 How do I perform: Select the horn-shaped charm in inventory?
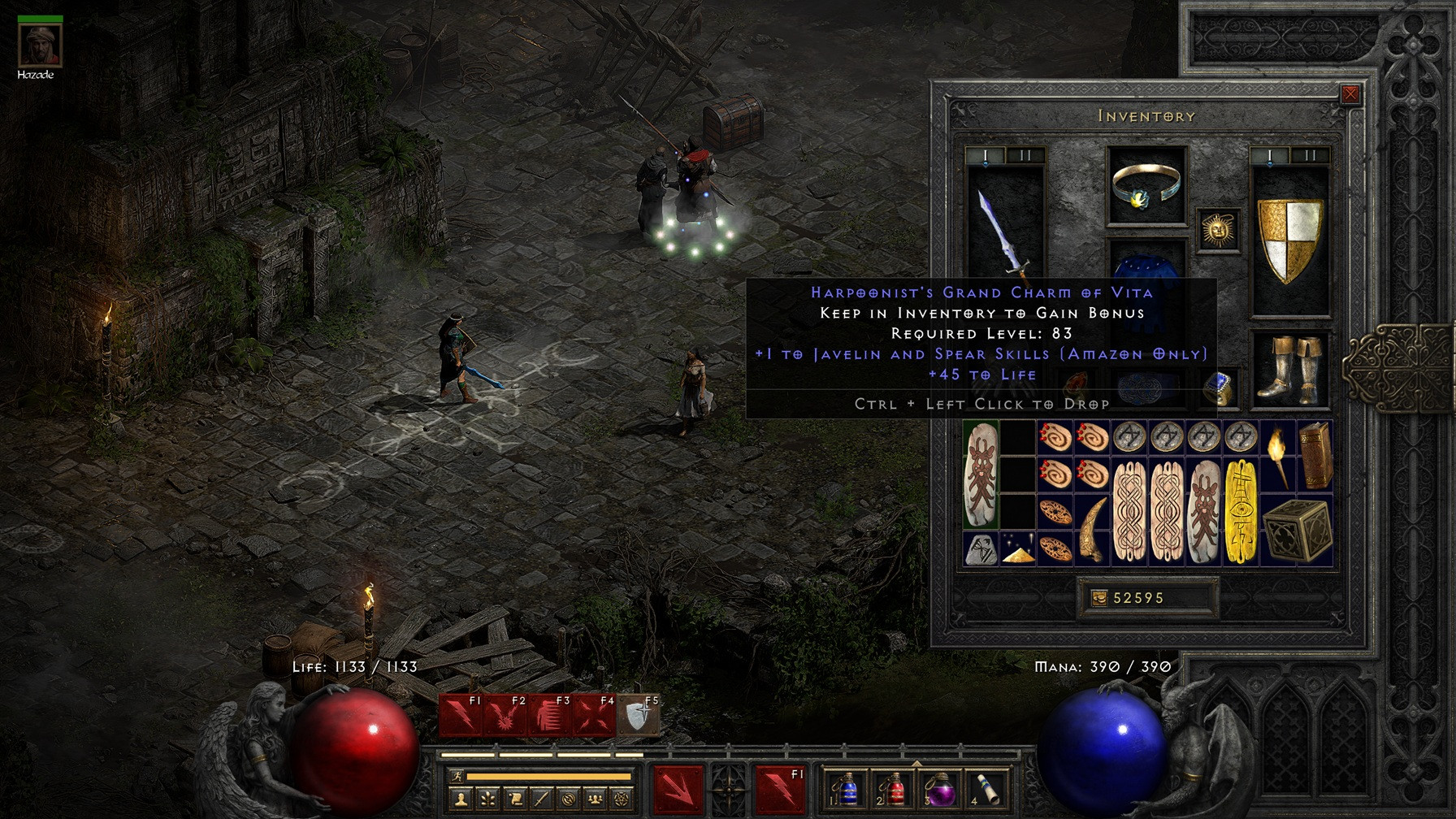pos(1091,529)
